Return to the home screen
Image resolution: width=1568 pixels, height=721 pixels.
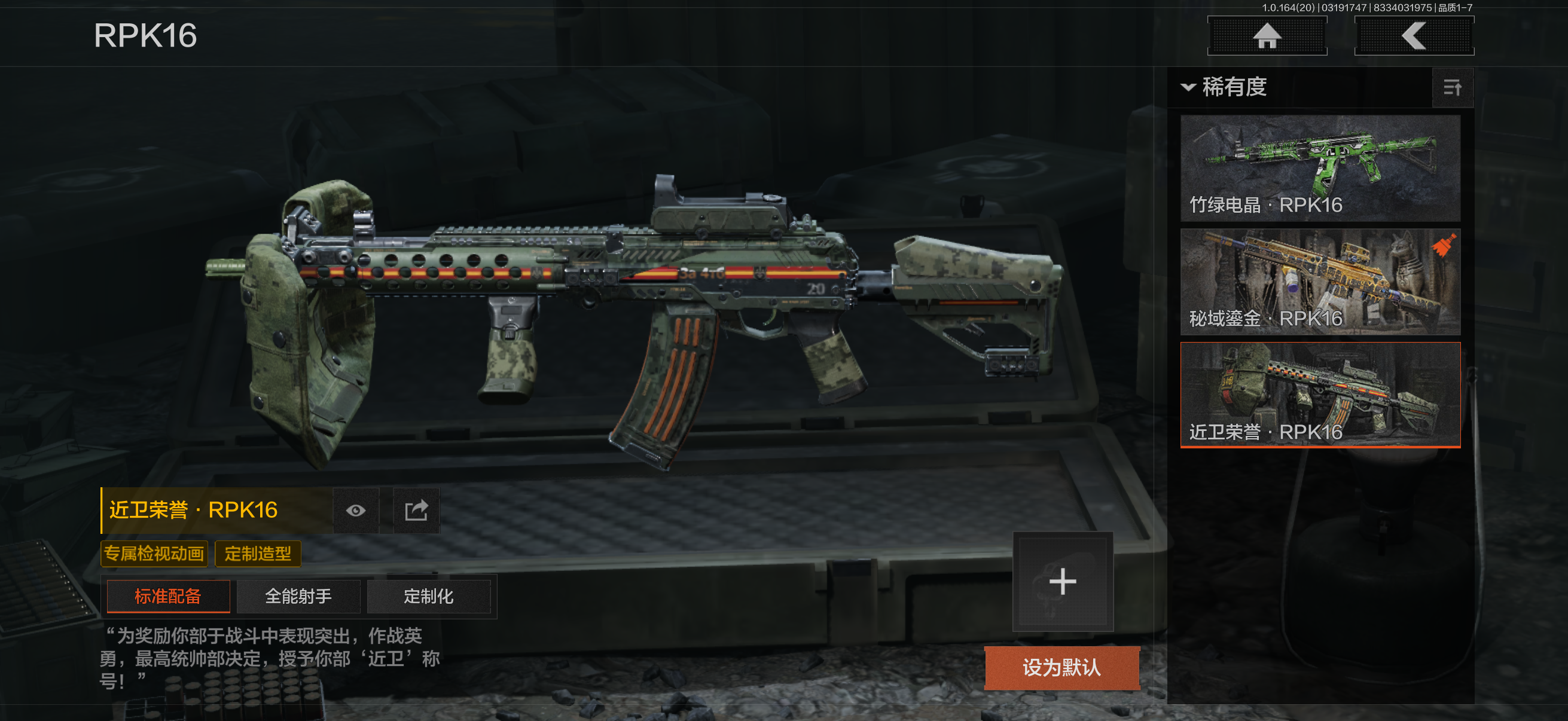(1267, 36)
